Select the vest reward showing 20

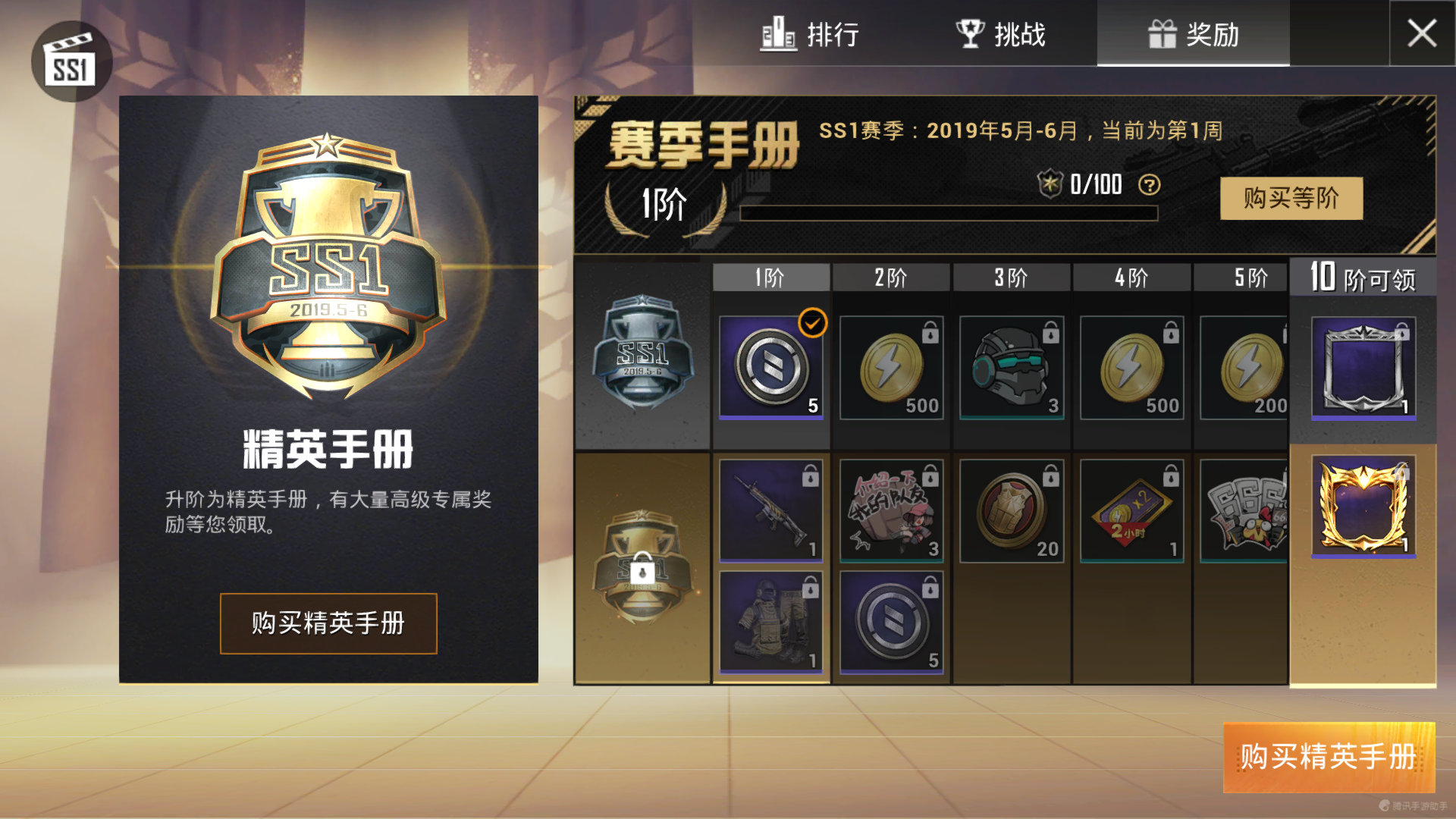pyautogui.click(x=1011, y=512)
